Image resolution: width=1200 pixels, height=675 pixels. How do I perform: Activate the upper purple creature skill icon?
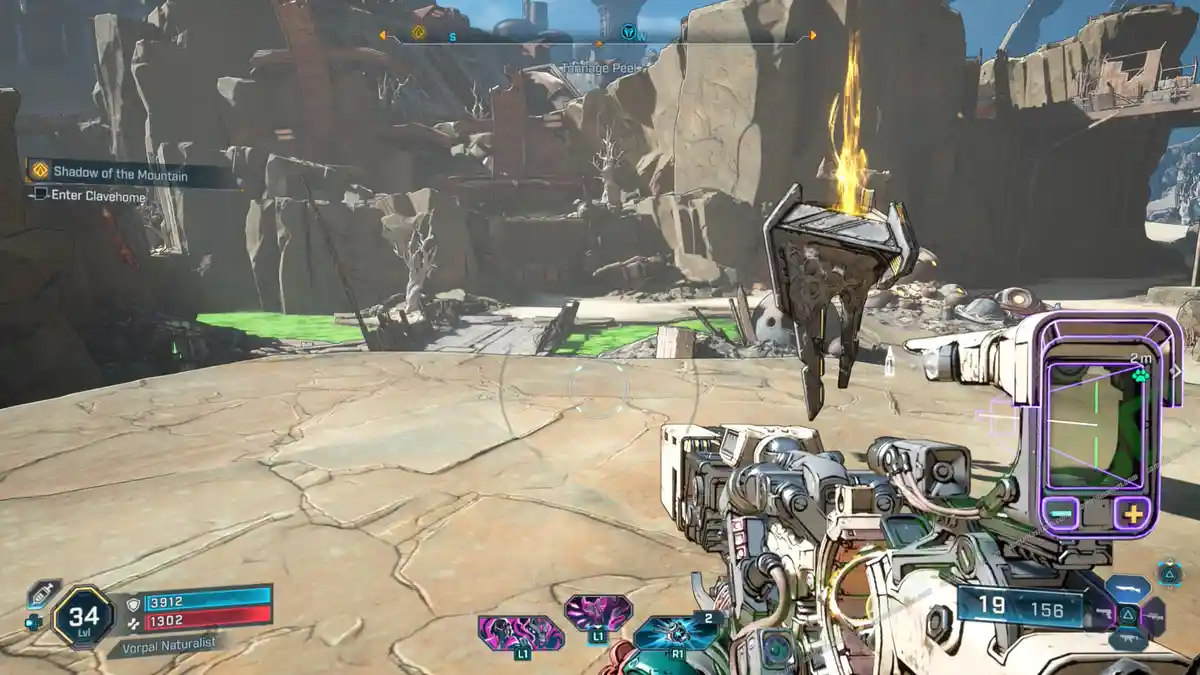click(x=597, y=611)
